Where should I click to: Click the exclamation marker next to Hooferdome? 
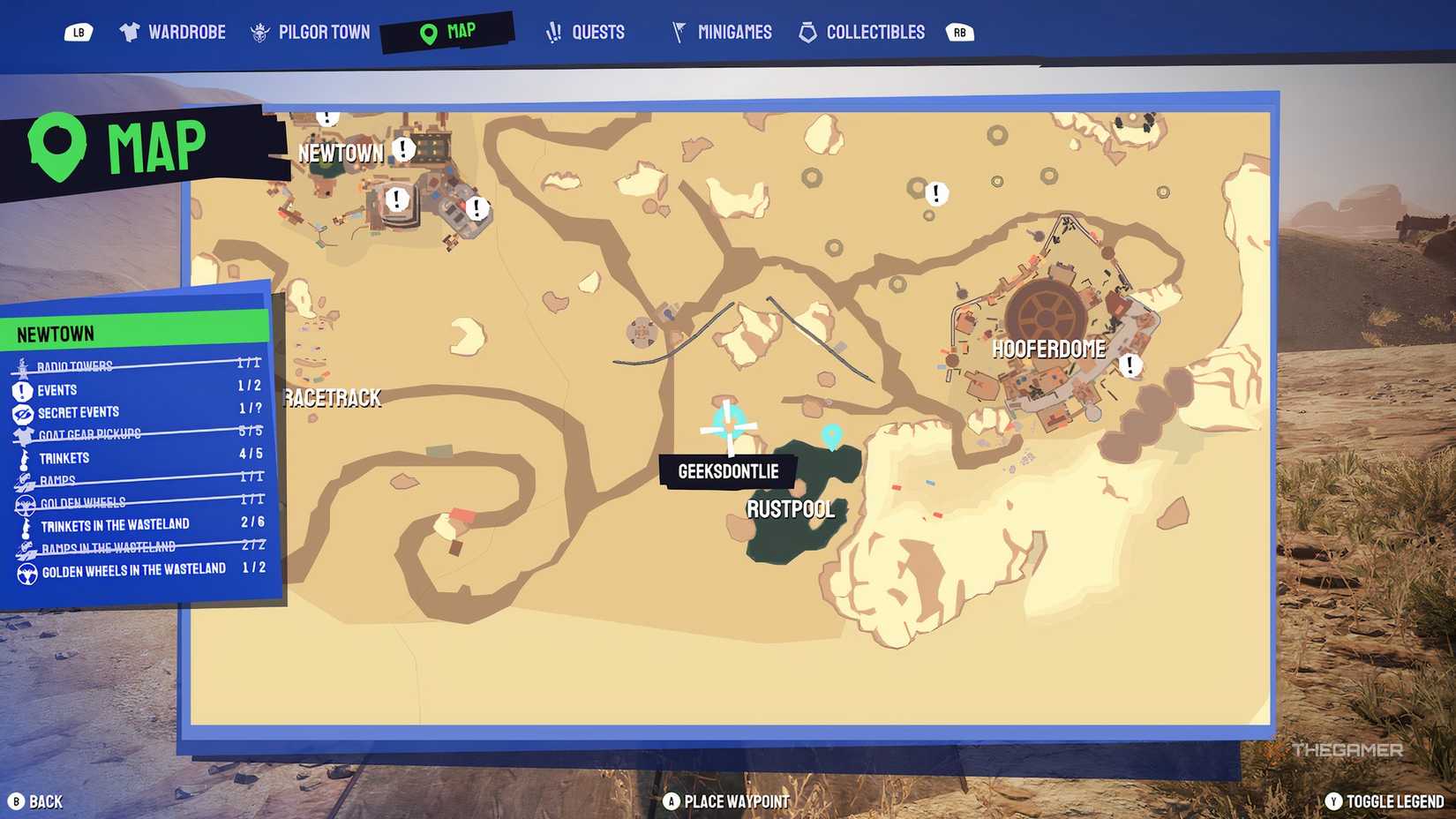point(1130,364)
